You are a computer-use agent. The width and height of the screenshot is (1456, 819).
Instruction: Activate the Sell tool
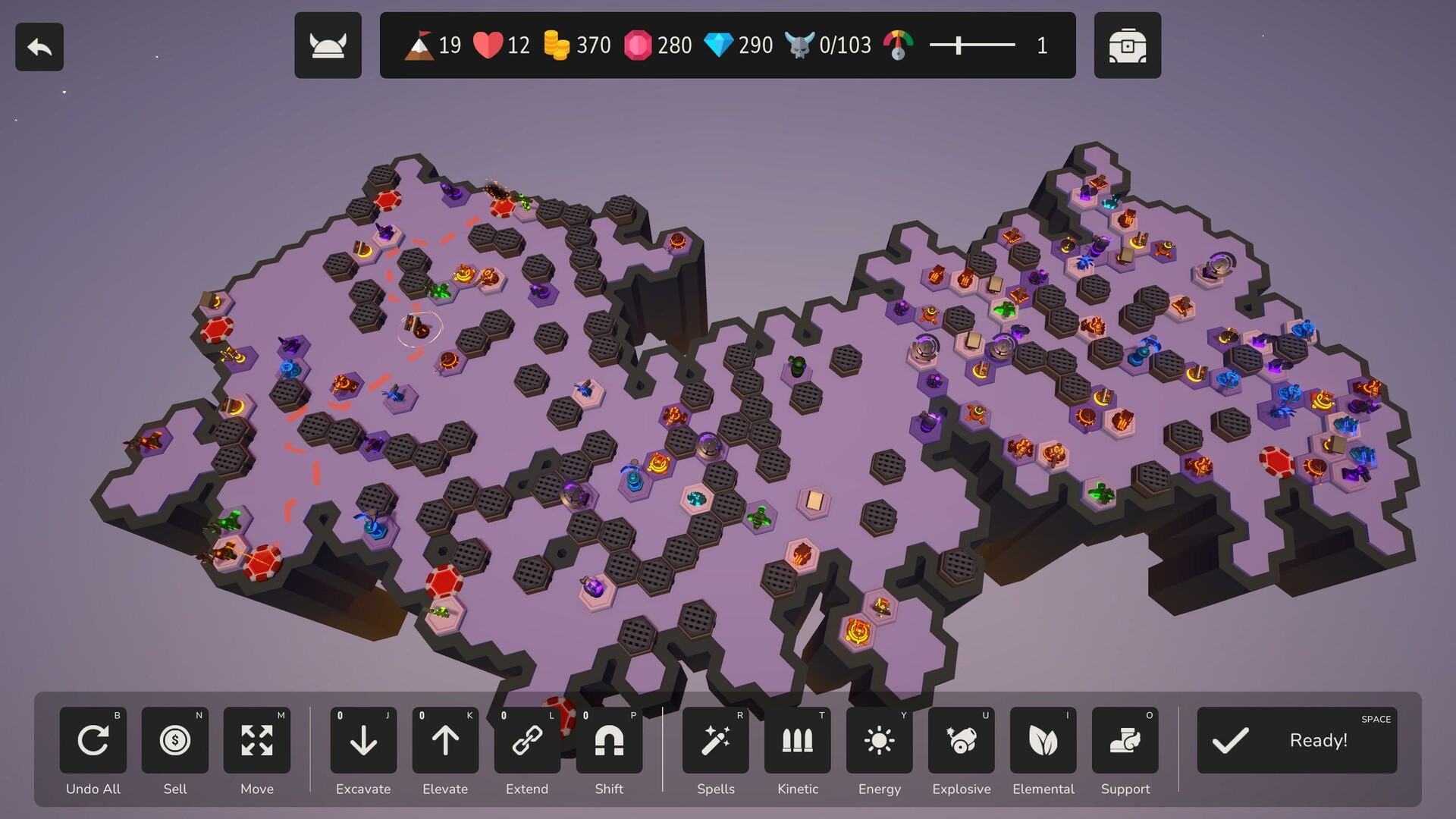click(175, 740)
